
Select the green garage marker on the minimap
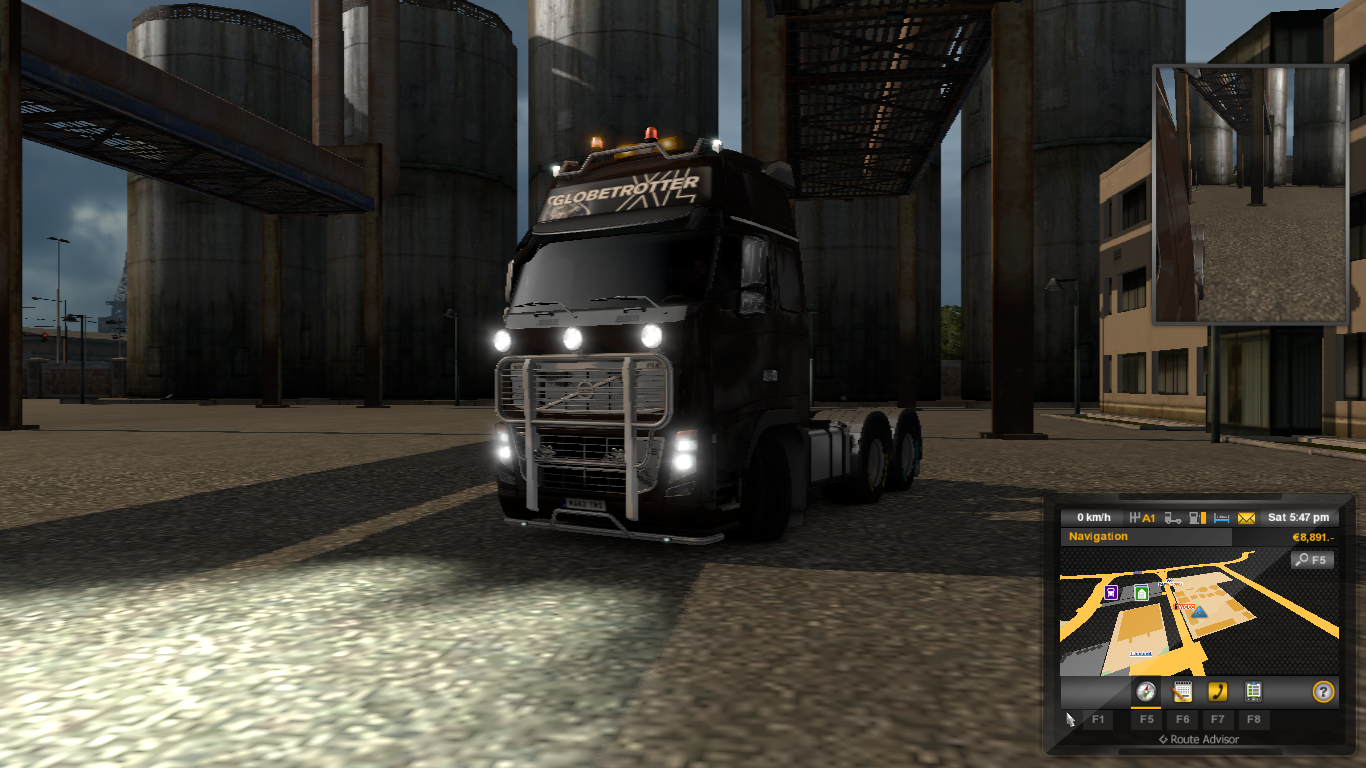tap(1142, 590)
